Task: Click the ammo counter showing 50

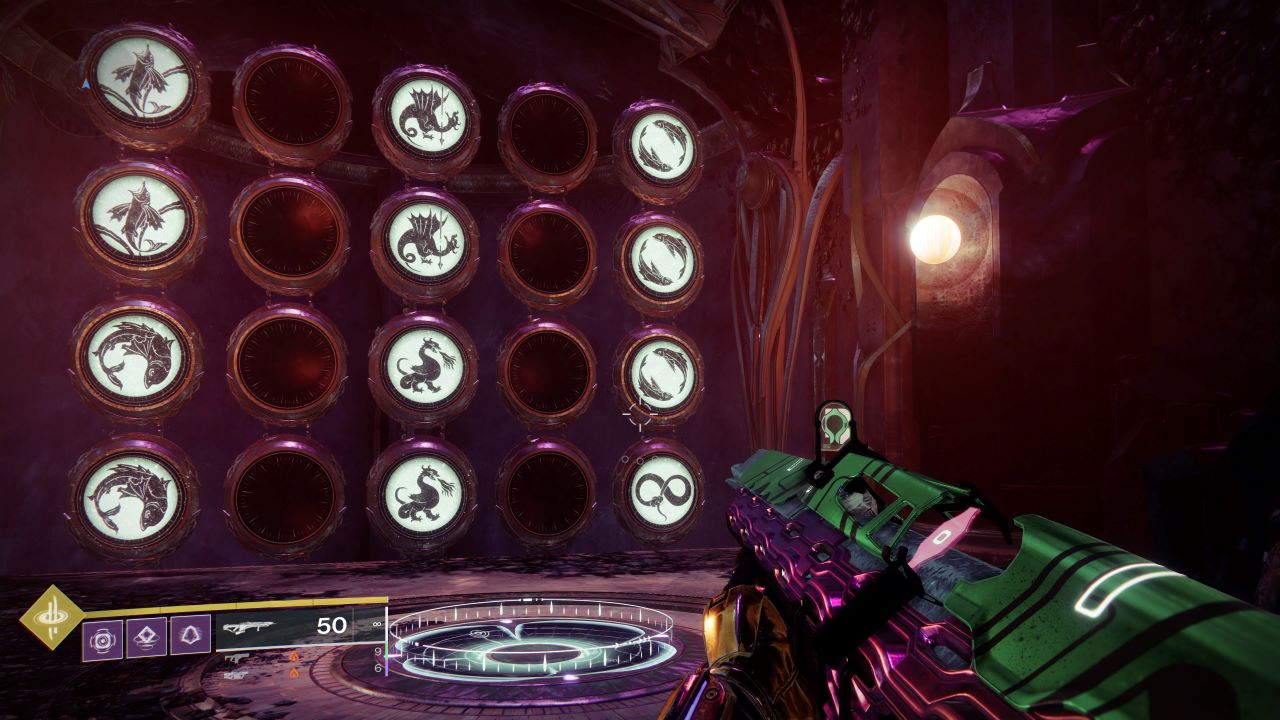Action: [332, 625]
